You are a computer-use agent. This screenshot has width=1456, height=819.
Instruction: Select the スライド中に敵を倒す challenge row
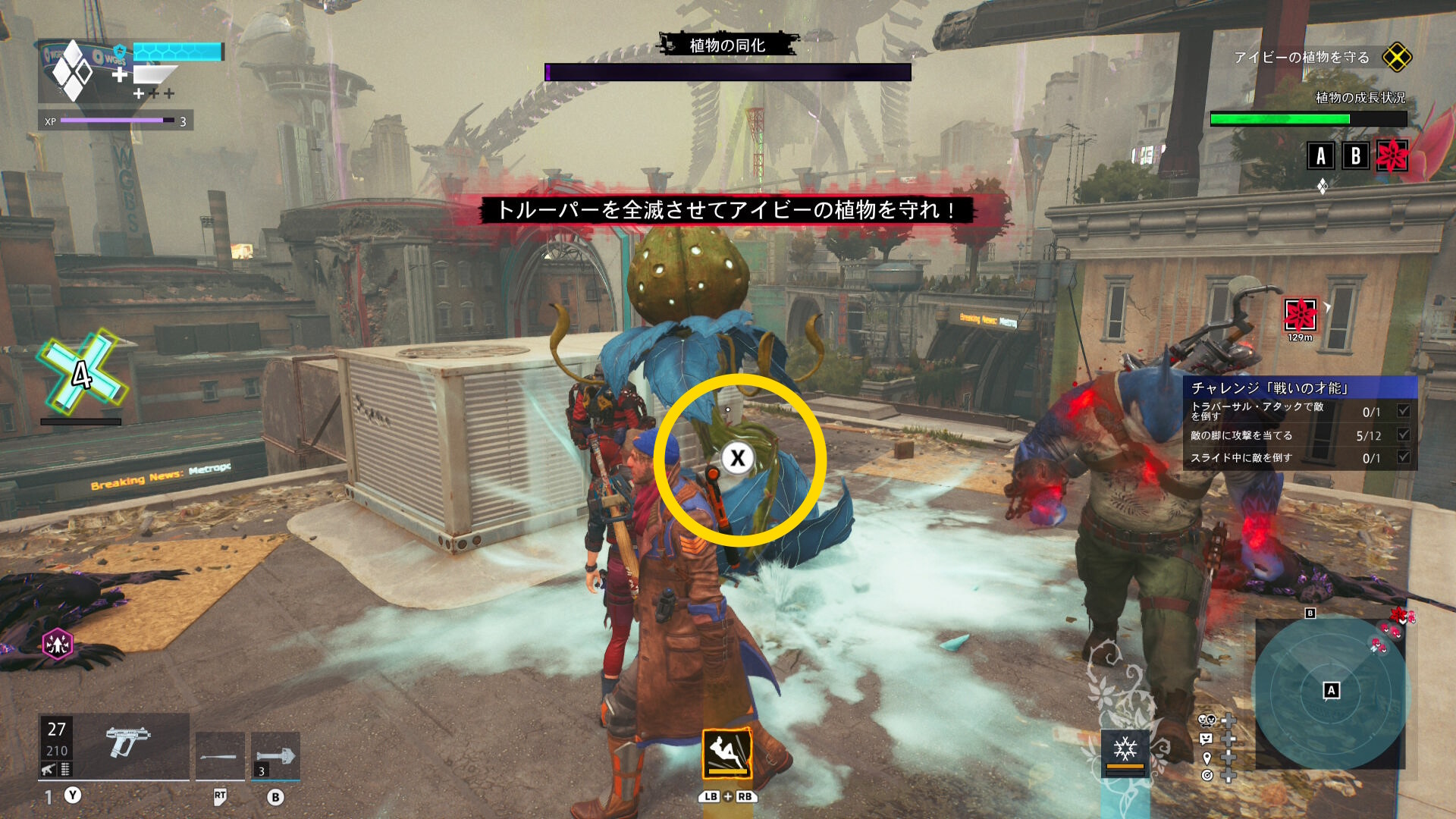point(1299,458)
